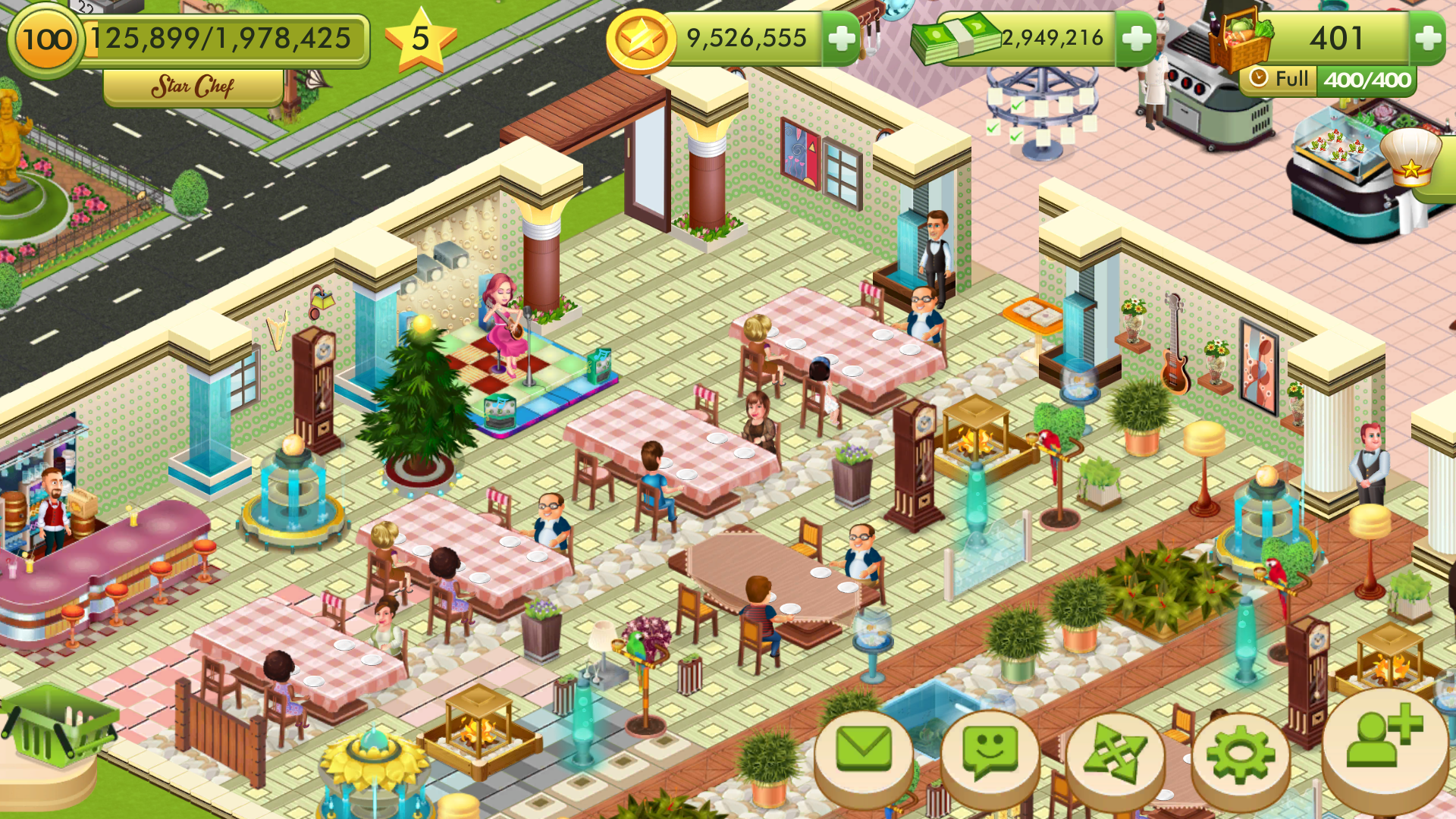Click the coin amount 9,526,555 display
Viewport: 1456px width, 819px height.
[x=747, y=36]
